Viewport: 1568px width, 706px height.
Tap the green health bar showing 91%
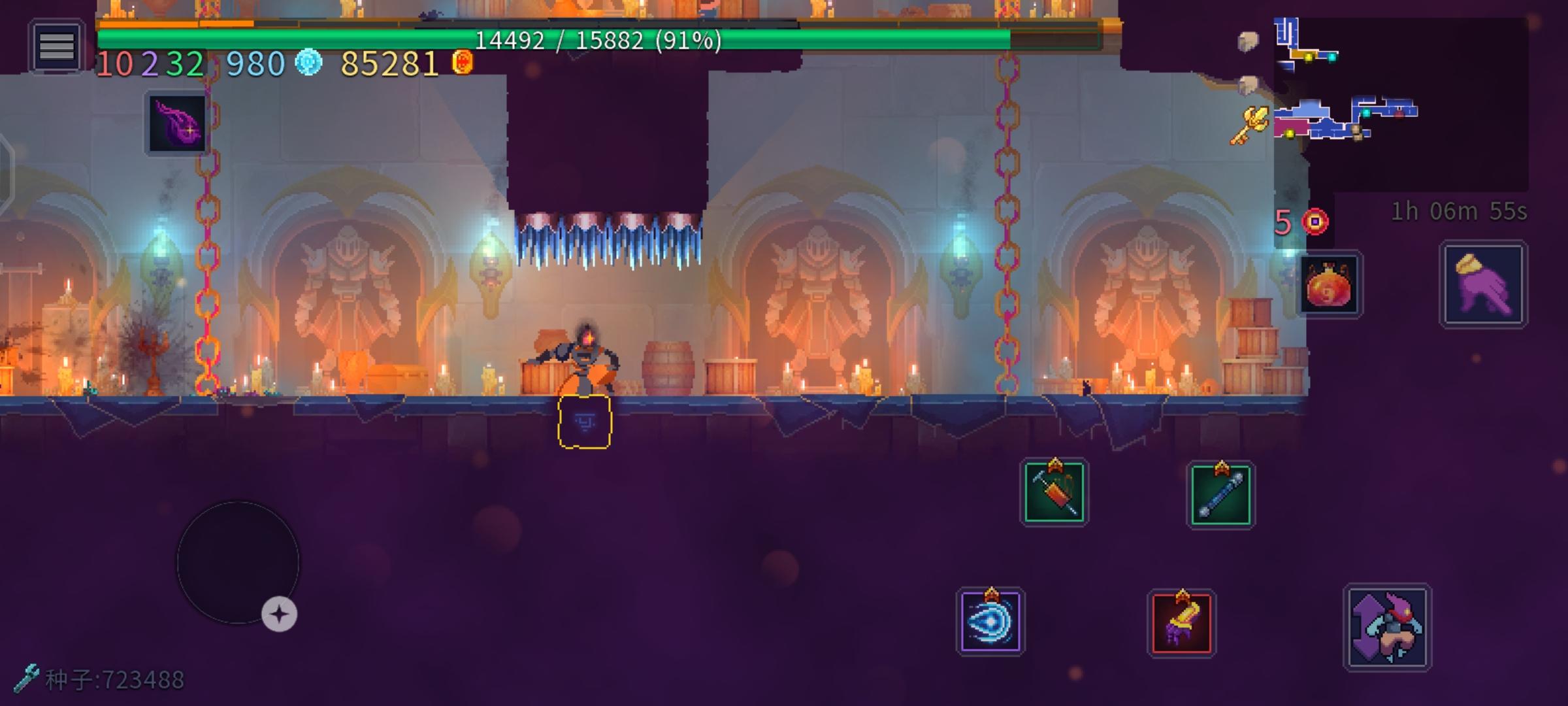pos(596,41)
